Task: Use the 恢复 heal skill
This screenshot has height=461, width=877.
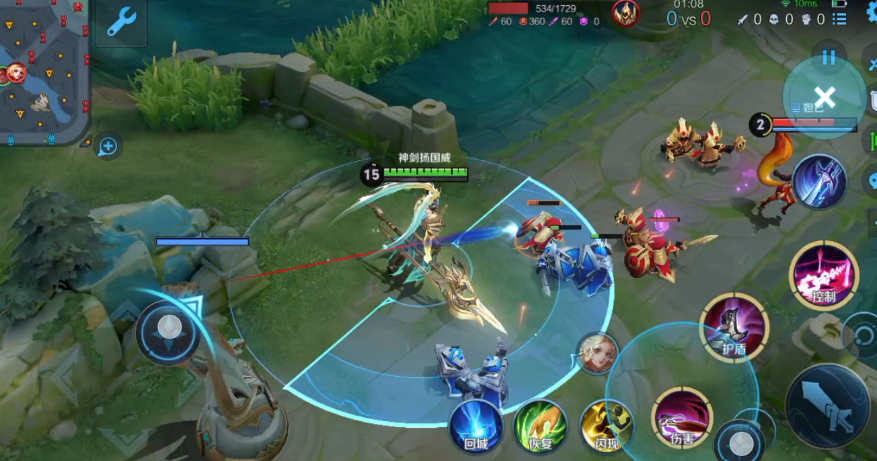Action: pyautogui.click(x=540, y=425)
